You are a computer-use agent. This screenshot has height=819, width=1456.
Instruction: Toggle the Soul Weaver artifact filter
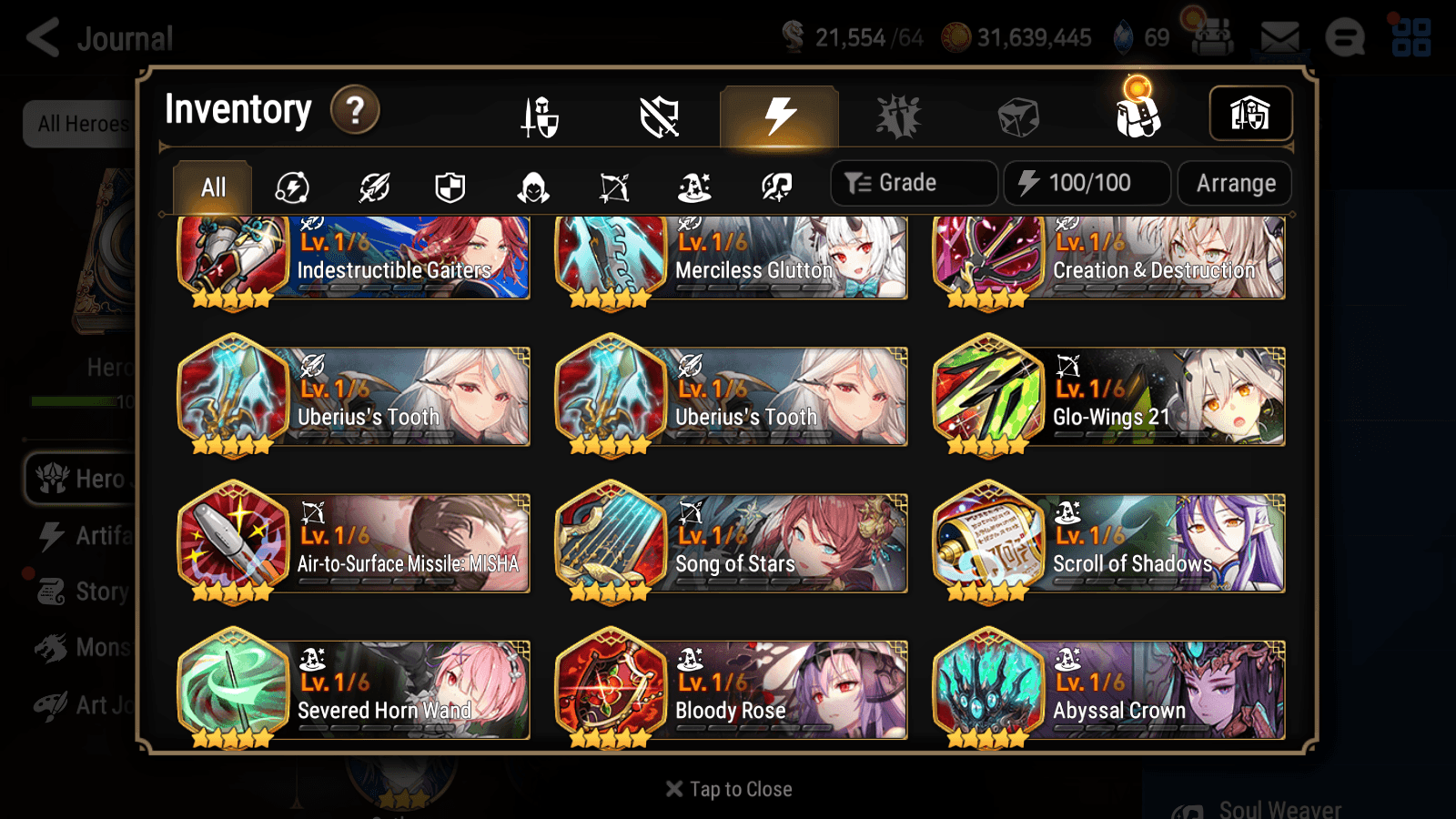coord(775,187)
